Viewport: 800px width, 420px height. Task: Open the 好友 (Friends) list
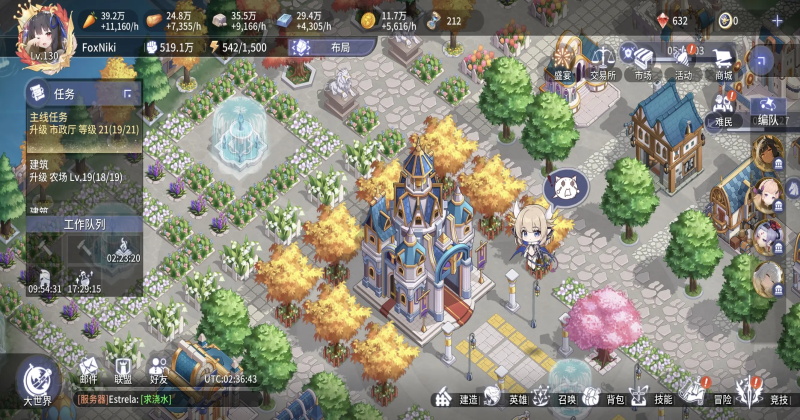158,371
